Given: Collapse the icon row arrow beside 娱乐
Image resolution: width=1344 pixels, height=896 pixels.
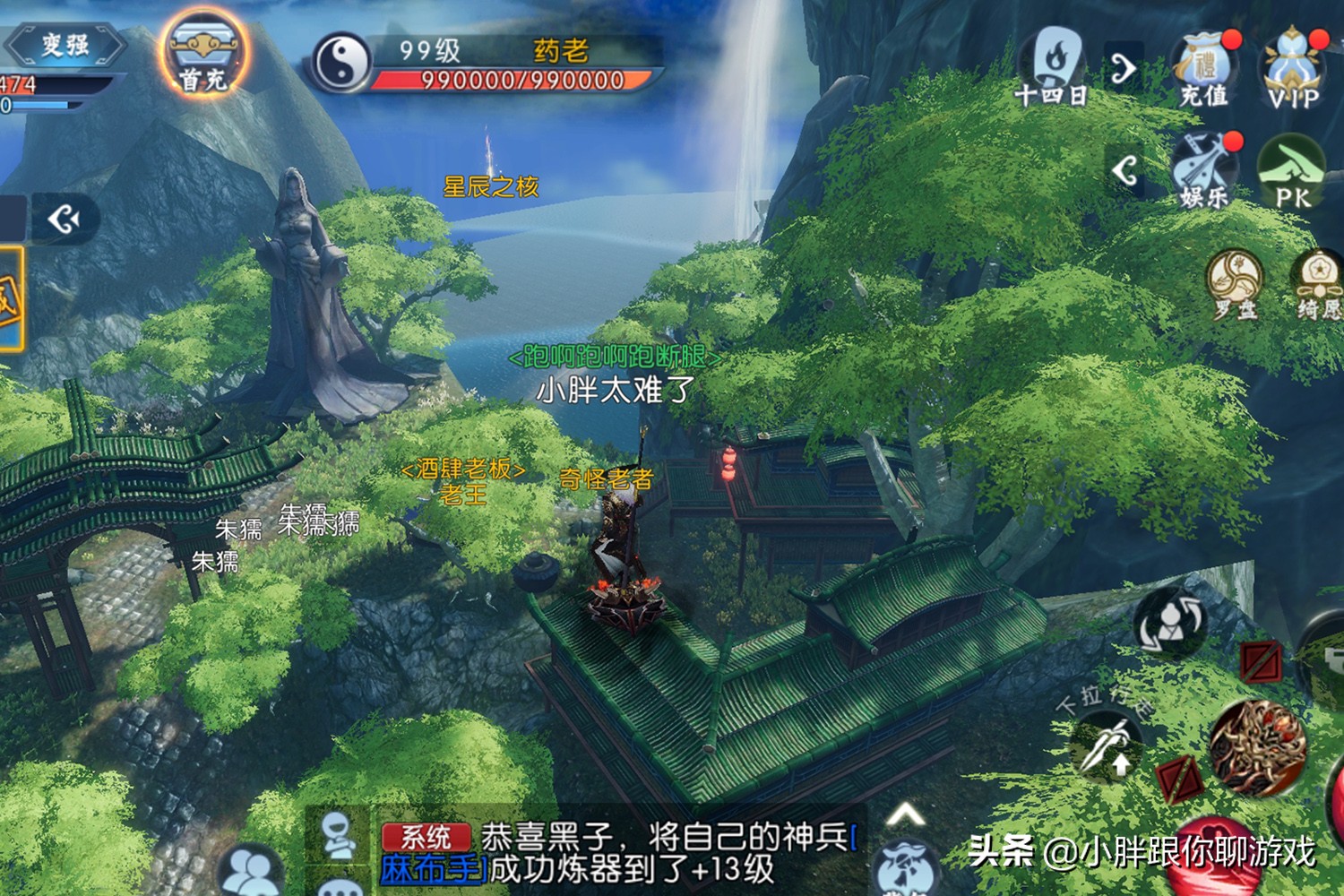Looking at the screenshot, I should point(1125,169).
